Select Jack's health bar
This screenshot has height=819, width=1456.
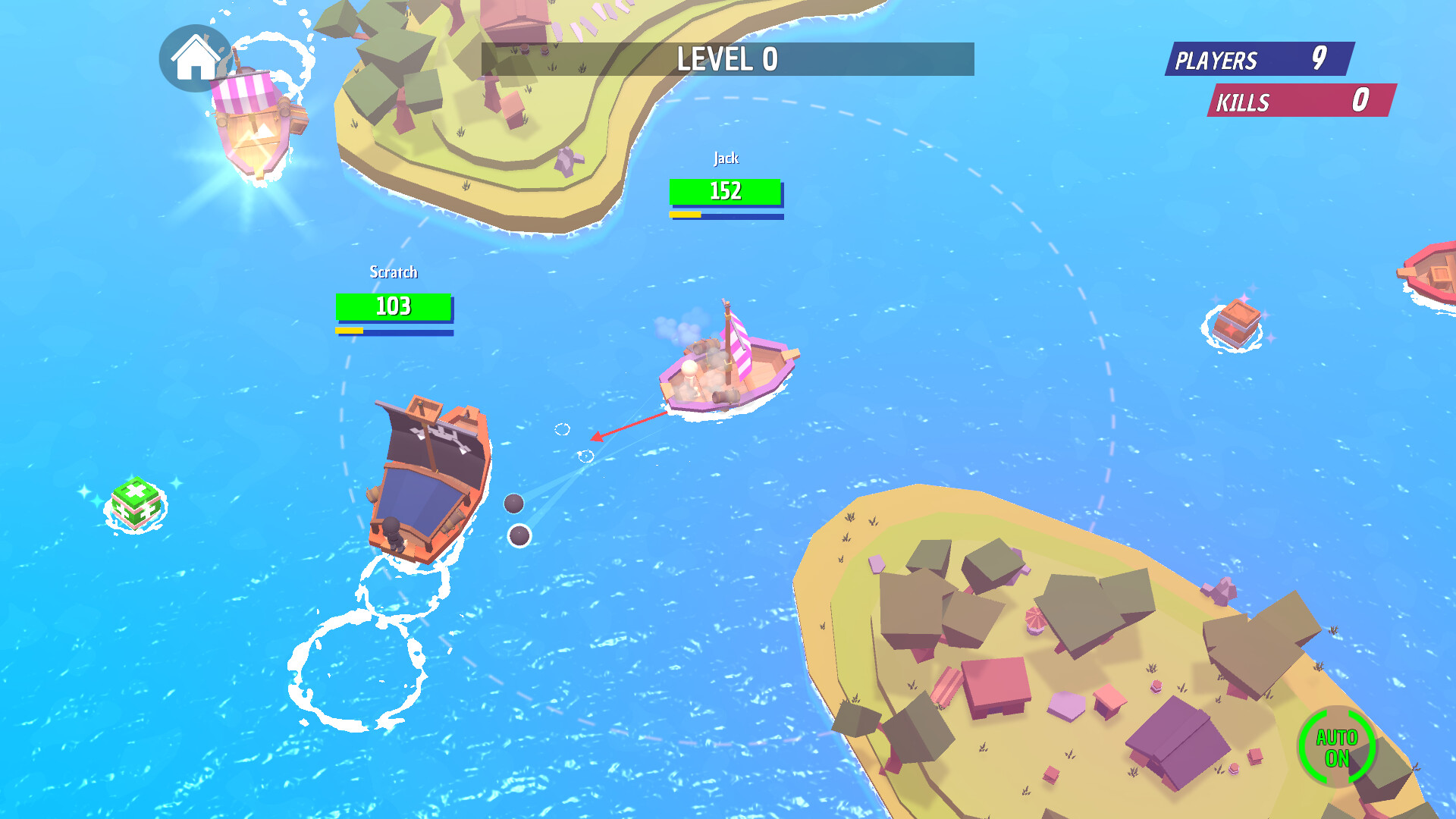point(726,193)
